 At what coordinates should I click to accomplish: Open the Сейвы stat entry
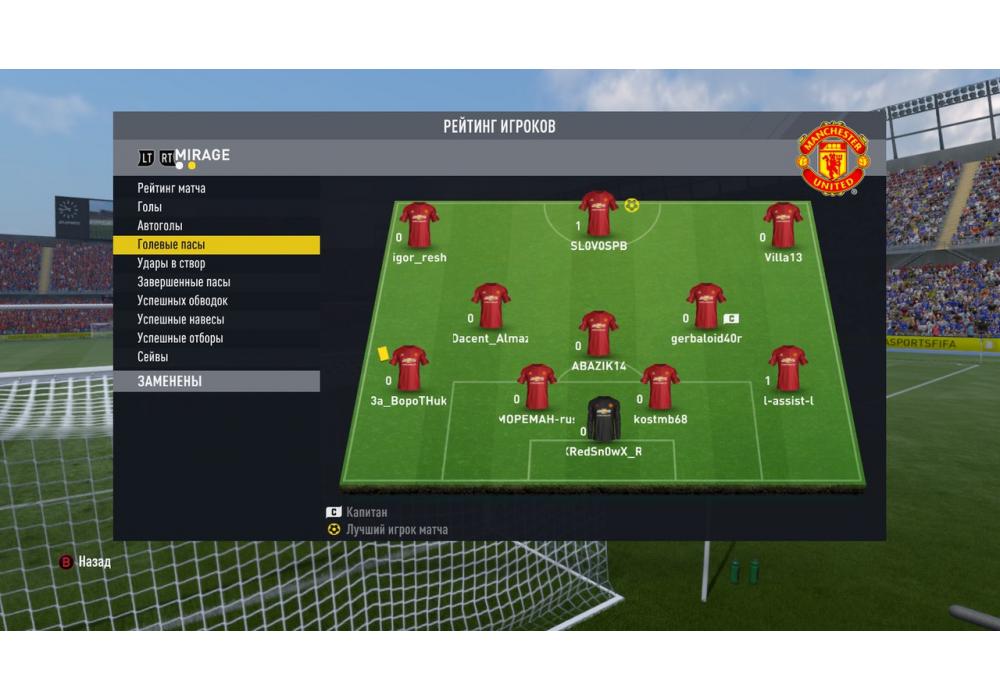[153, 357]
